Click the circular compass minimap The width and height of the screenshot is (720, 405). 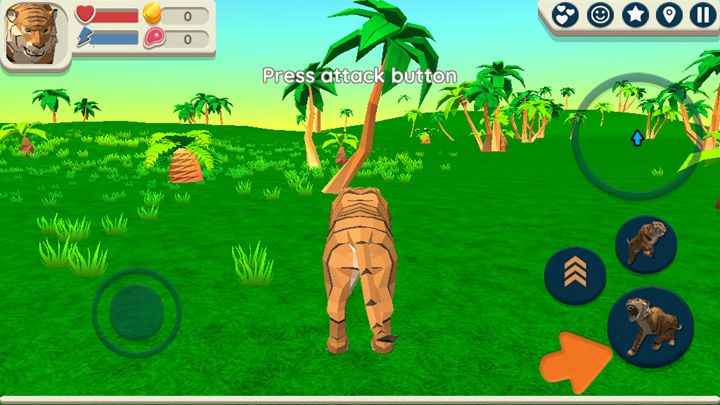pos(636,138)
